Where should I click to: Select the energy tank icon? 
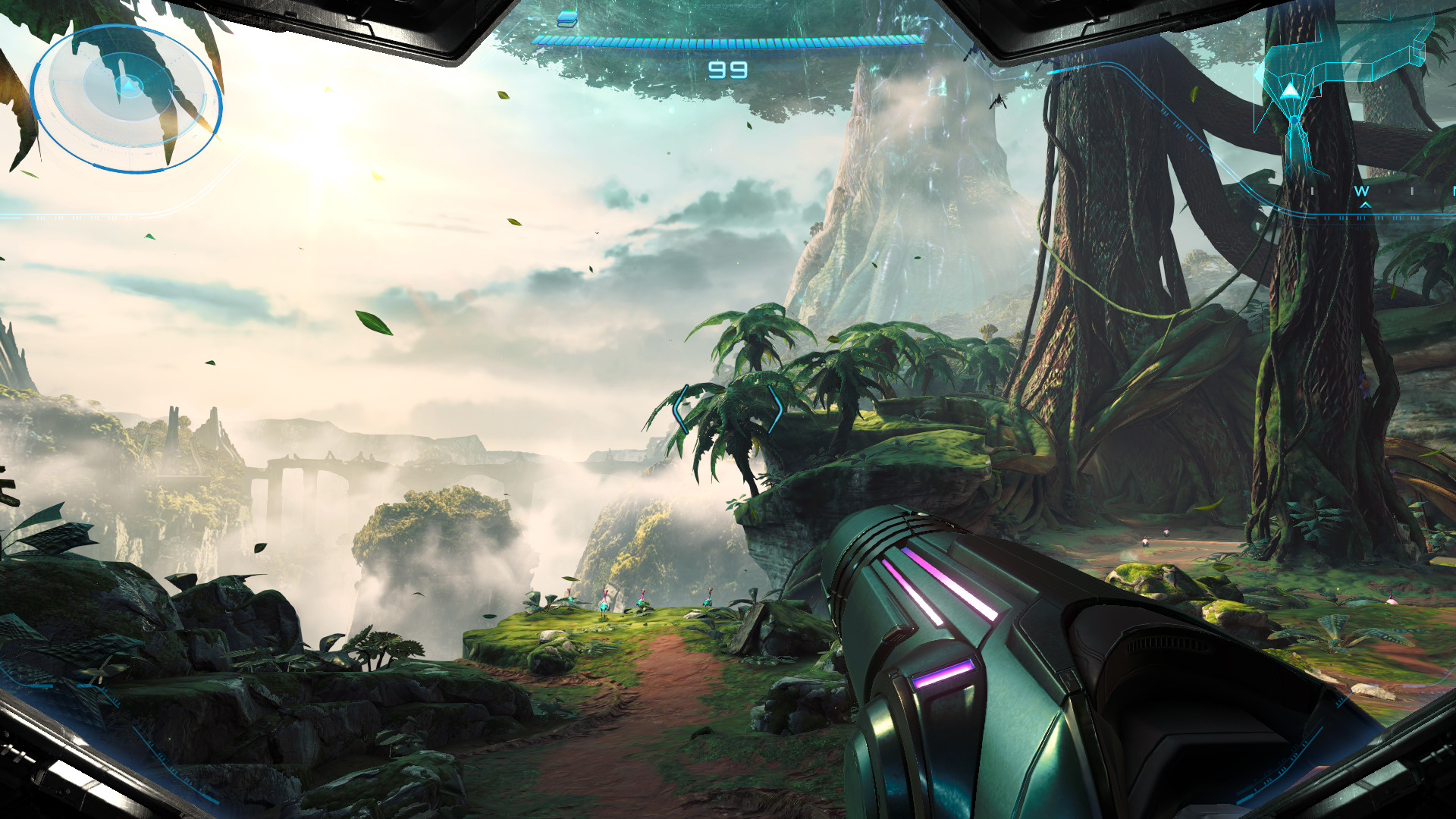click(x=566, y=19)
